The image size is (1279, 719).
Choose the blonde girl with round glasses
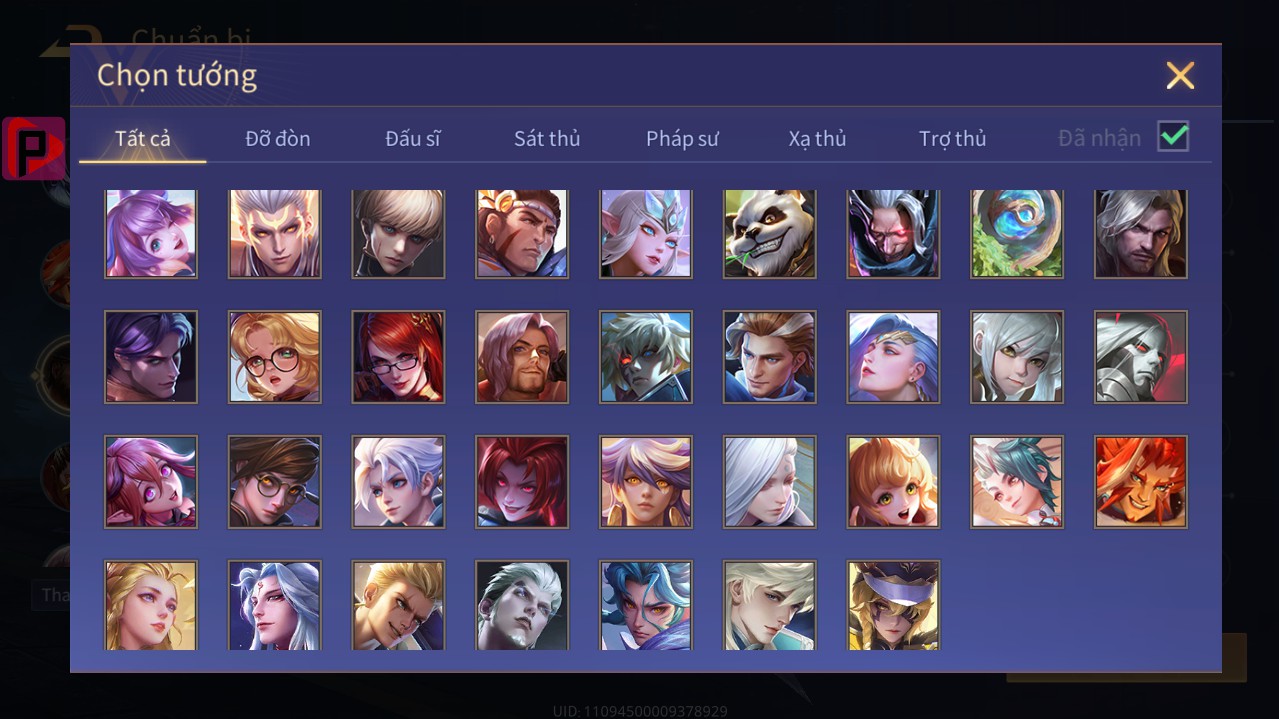[275, 357]
